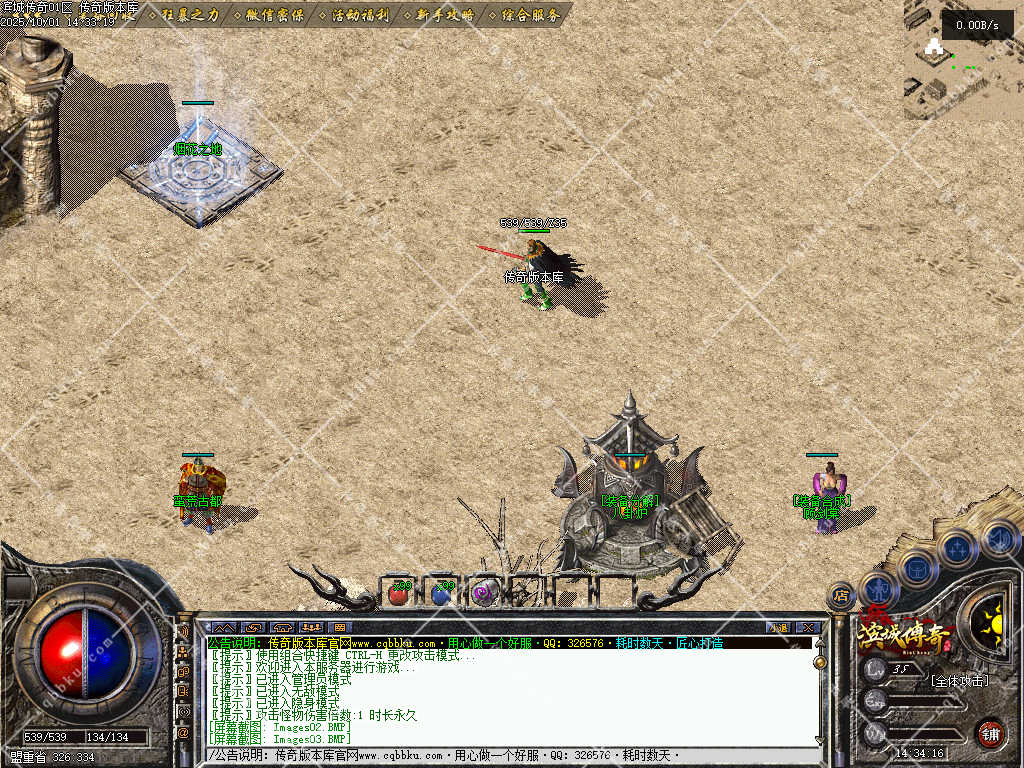Use the blue potion in the belt
The height and width of the screenshot is (768, 1024).
coord(441,593)
